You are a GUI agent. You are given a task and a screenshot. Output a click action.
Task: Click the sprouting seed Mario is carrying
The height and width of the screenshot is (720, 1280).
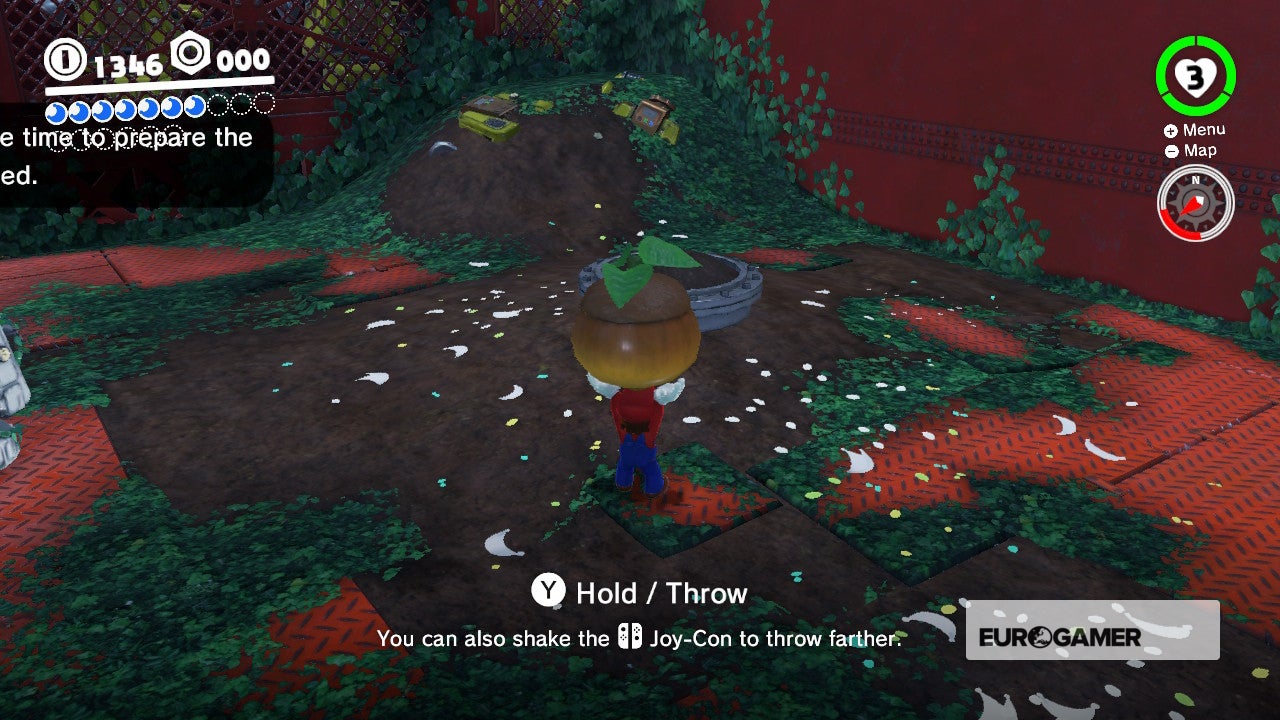[638, 320]
